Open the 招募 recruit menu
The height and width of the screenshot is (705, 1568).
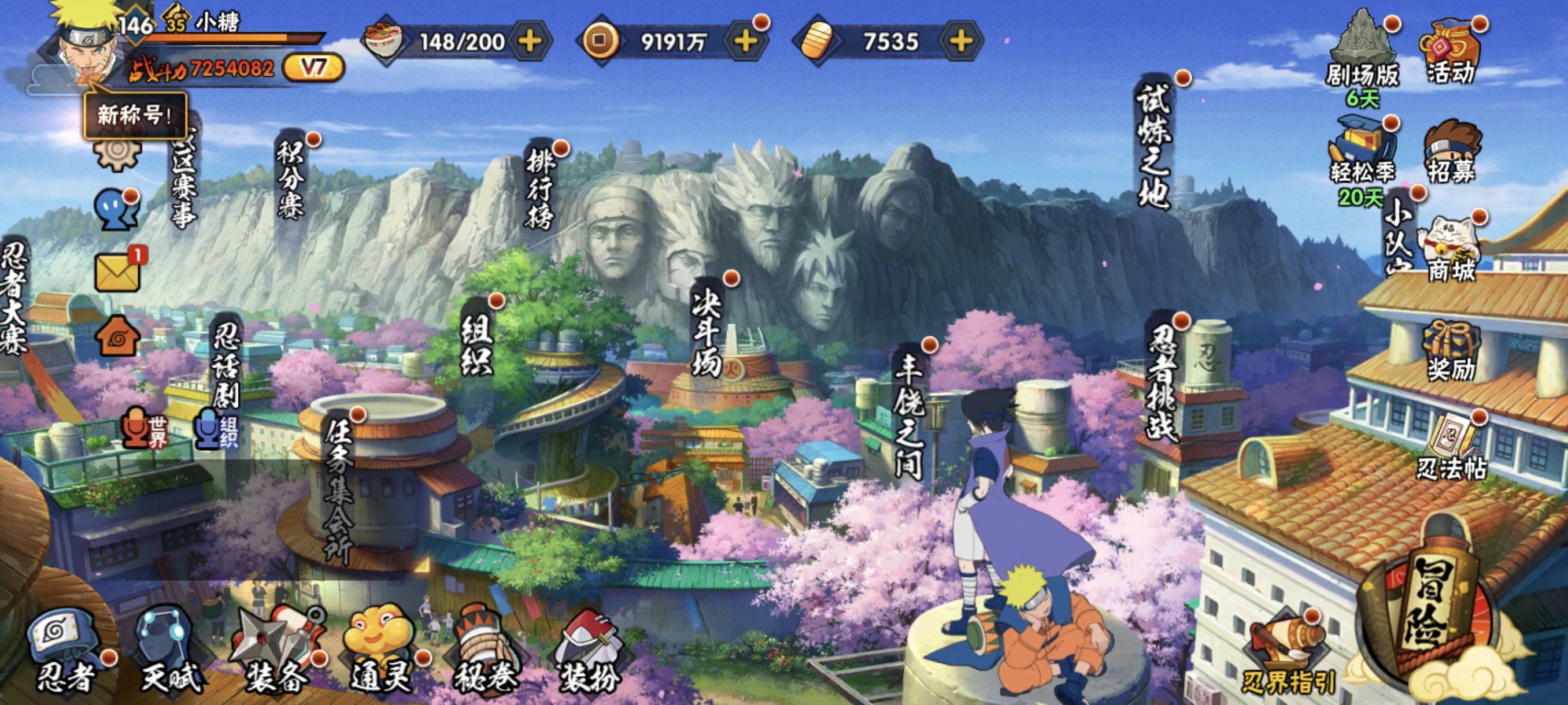pyautogui.click(x=1452, y=153)
